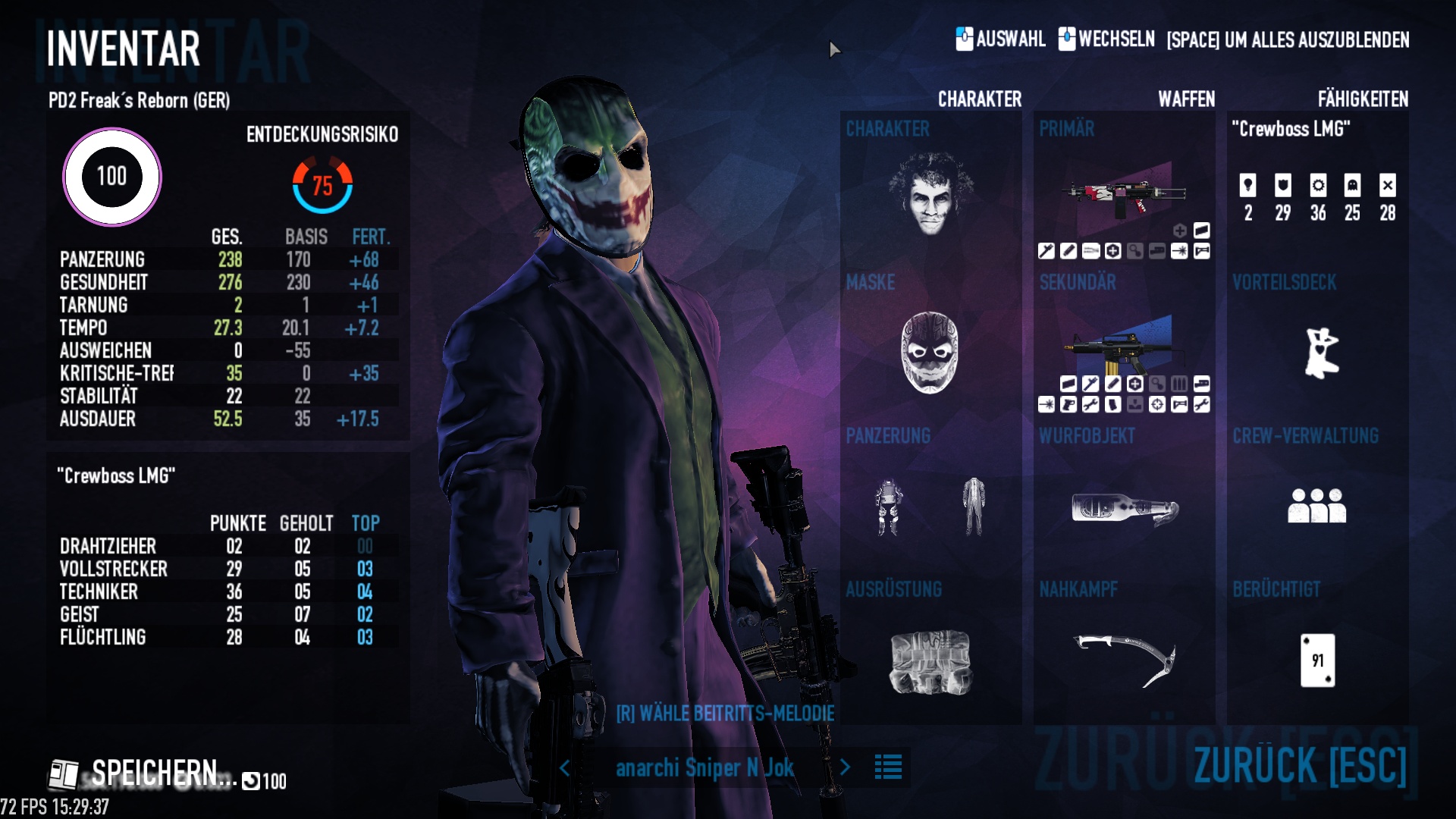Click the loadout name anarchi Sniper N Jok
This screenshot has height=819, width=1456.
click(704, 767)
